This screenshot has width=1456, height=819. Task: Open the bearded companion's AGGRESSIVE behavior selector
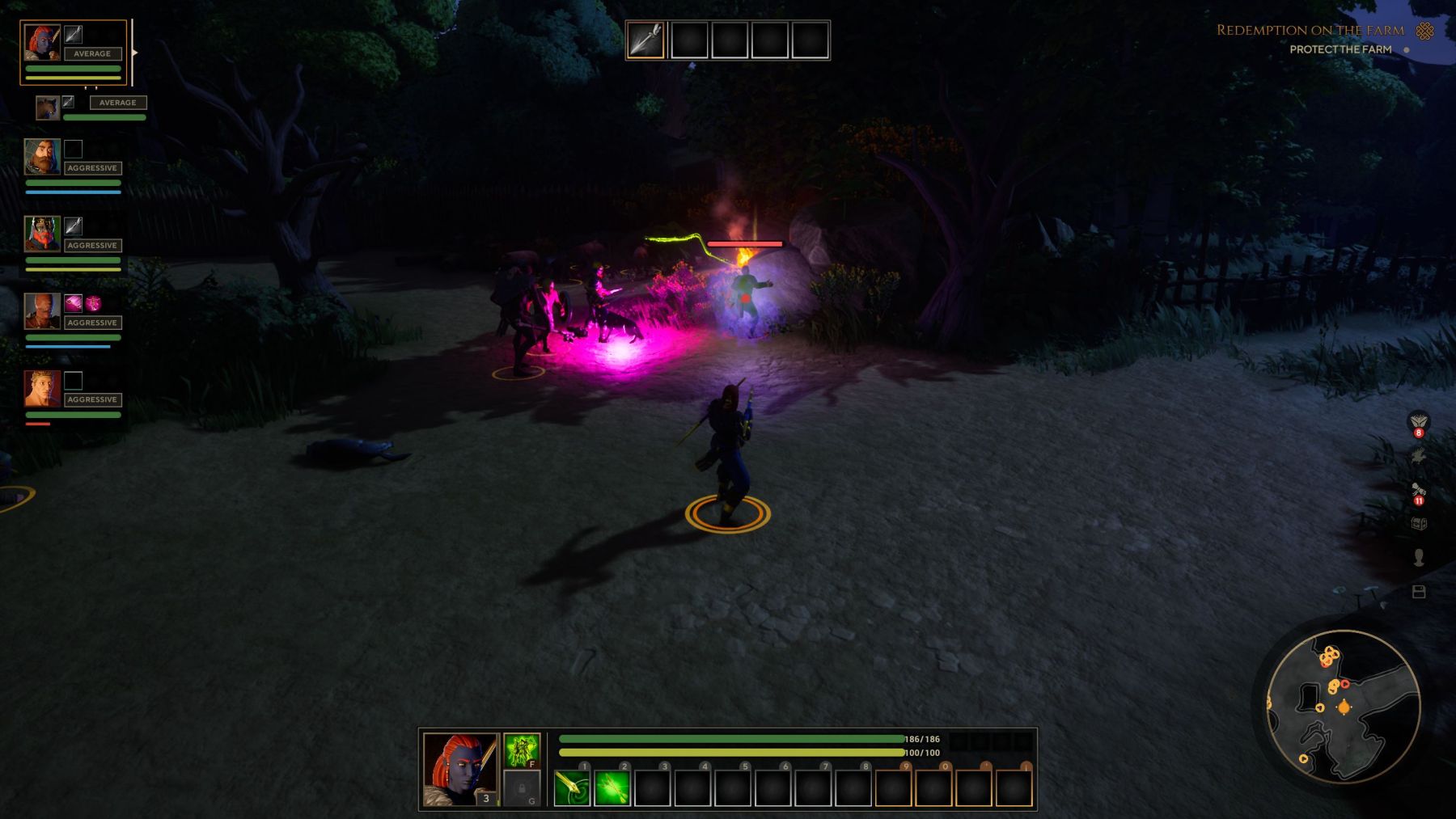pos(92,167)
